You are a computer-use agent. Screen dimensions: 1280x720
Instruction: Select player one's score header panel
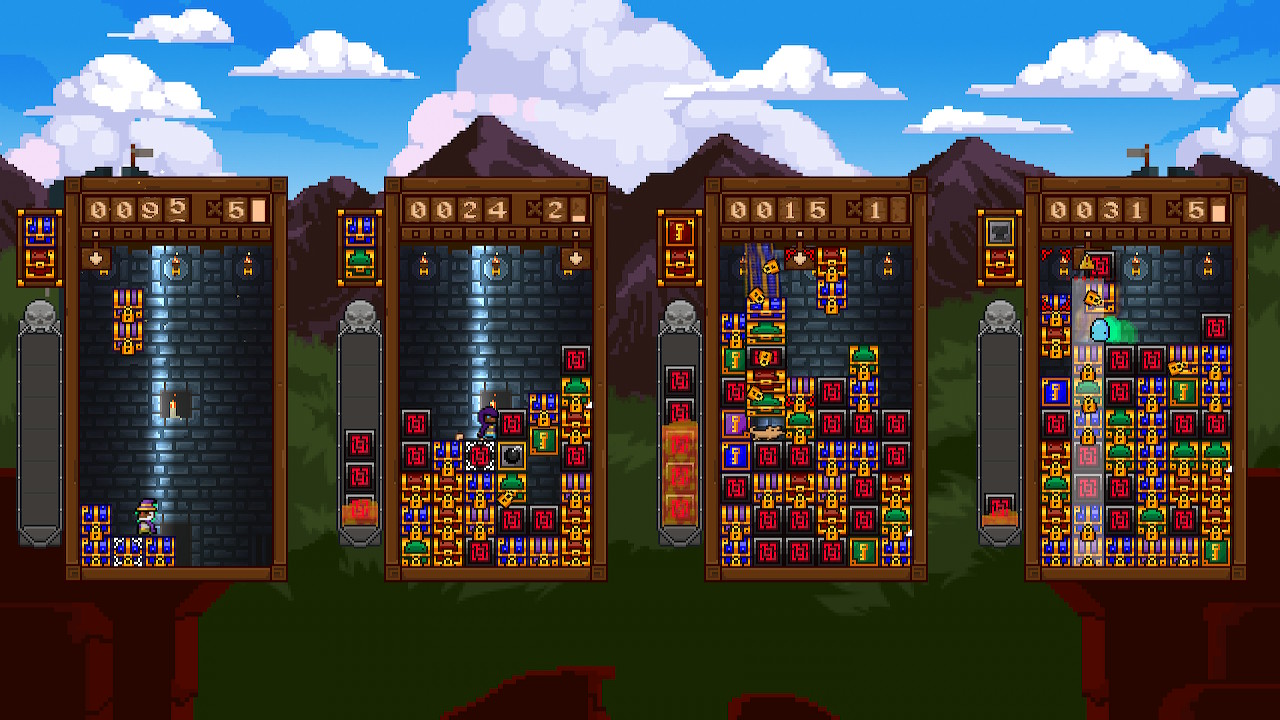click(170, 209)
